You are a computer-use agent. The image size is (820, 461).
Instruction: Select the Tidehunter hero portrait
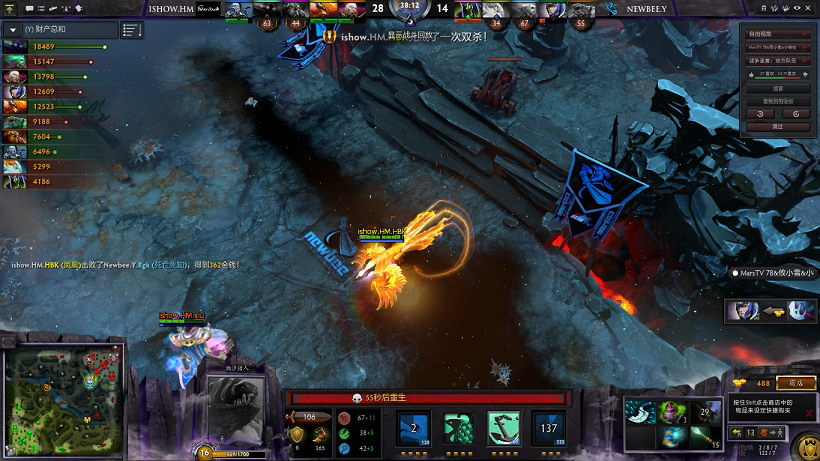239,405
